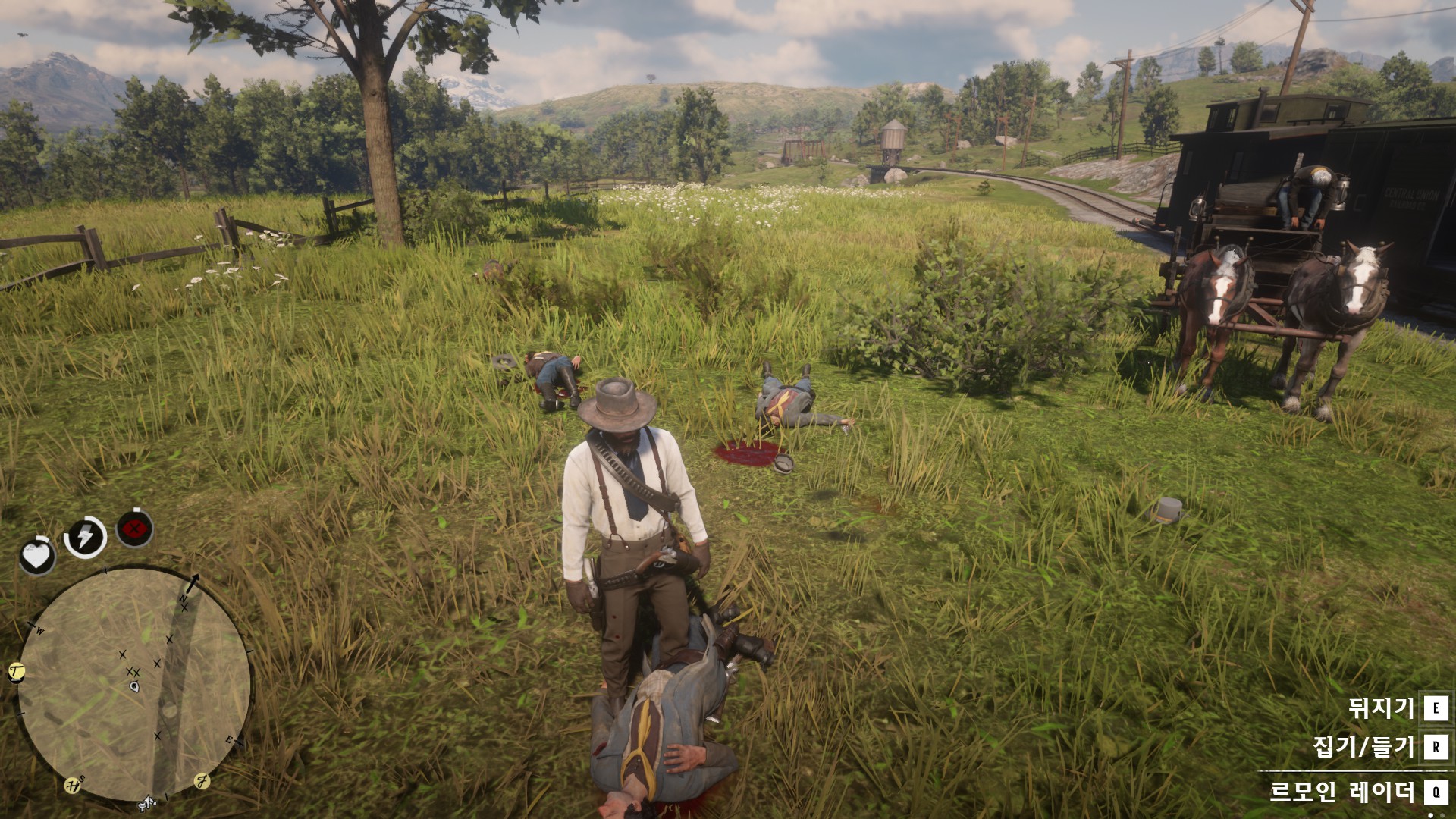
Task: Select the yellow T mission marker
Action: pyautogui.click(x=17, y=671)
